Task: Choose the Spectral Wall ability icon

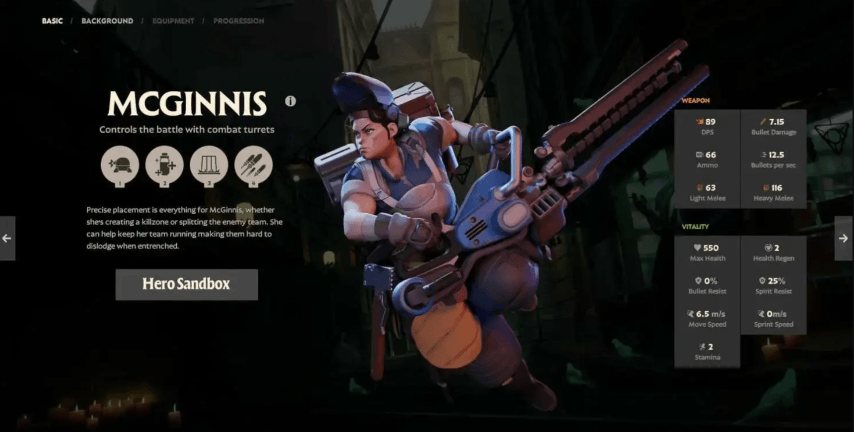Action: [x=209, y=165]
